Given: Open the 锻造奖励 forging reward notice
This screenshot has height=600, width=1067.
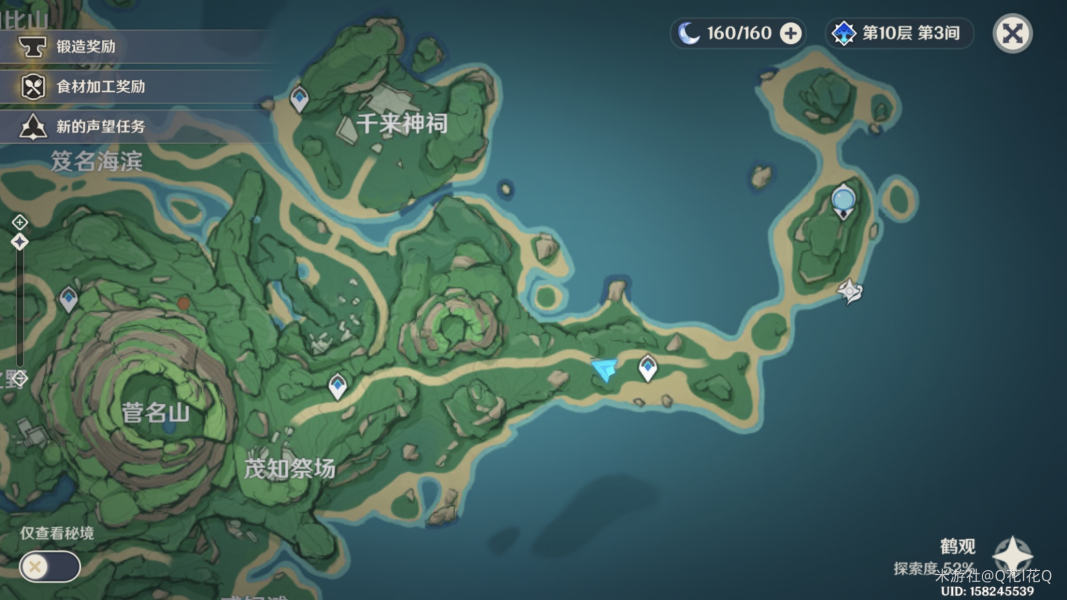Looking at the screenshot, I should 85,46.
